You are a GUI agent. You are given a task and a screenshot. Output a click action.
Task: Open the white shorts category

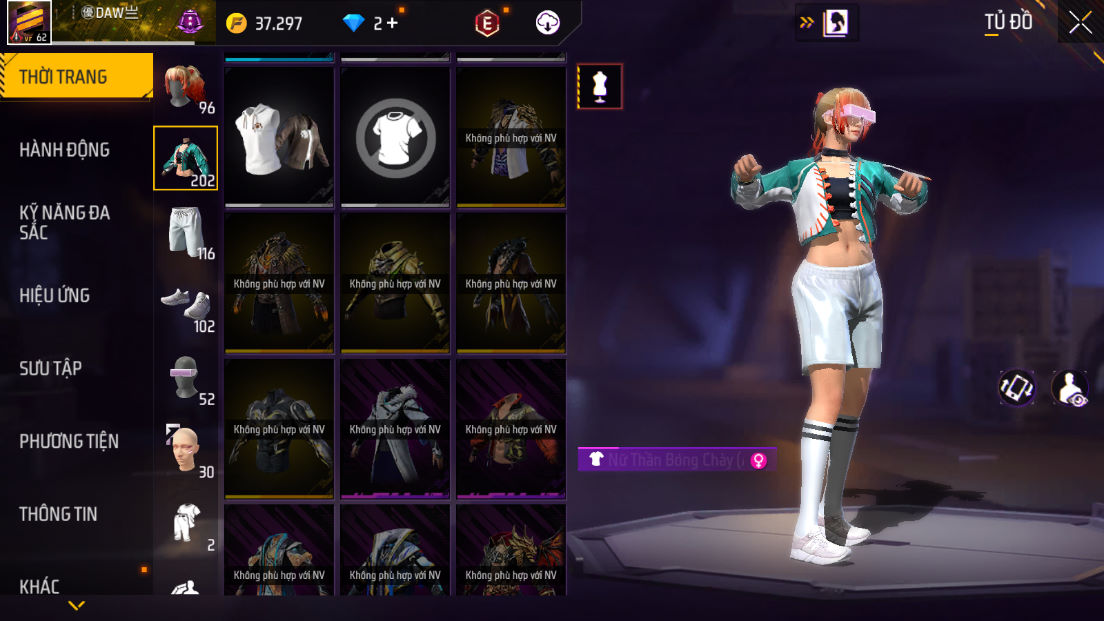[x=186, y=232]
